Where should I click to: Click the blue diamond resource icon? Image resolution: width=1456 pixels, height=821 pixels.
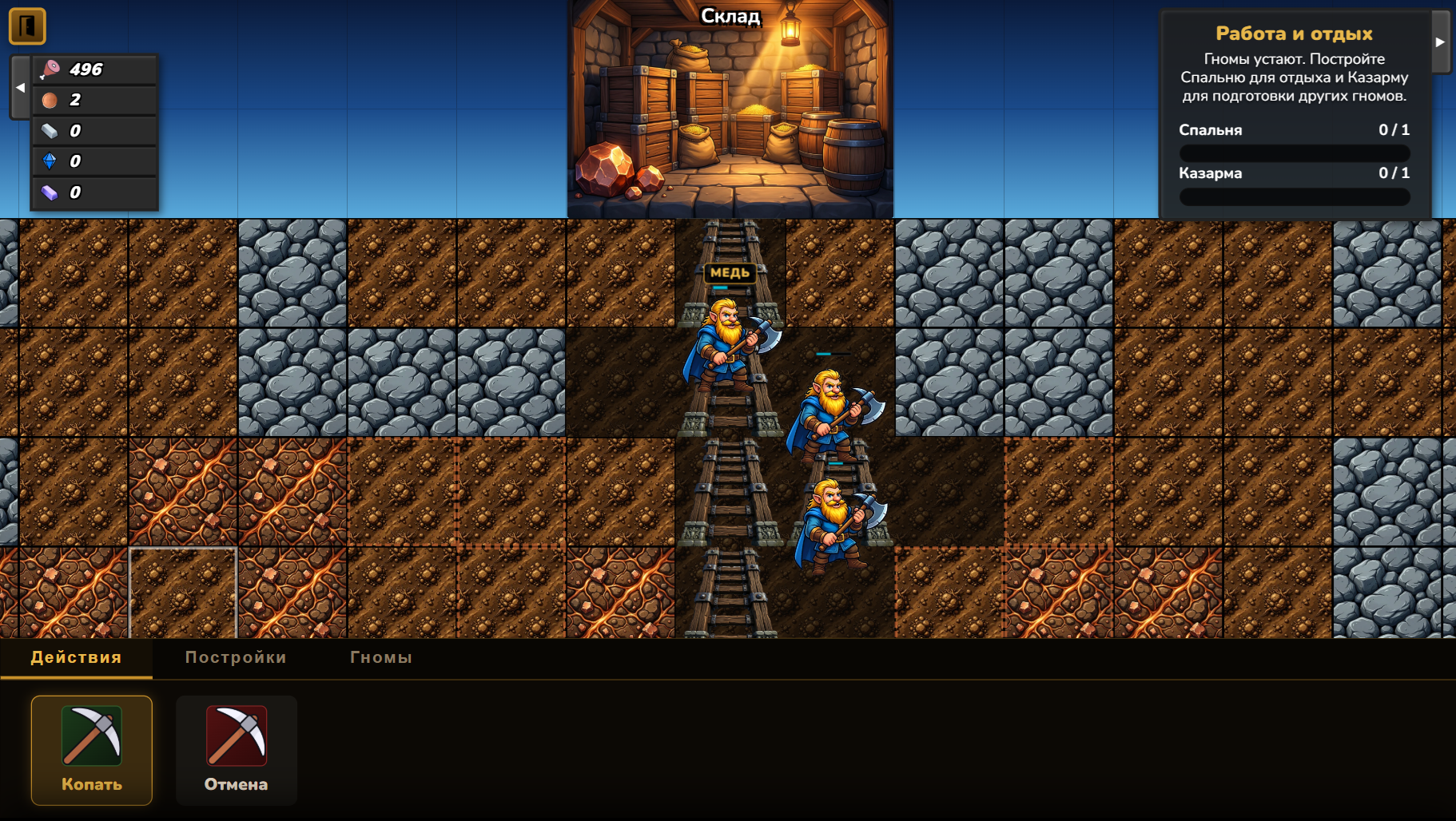tap(51, 161)
